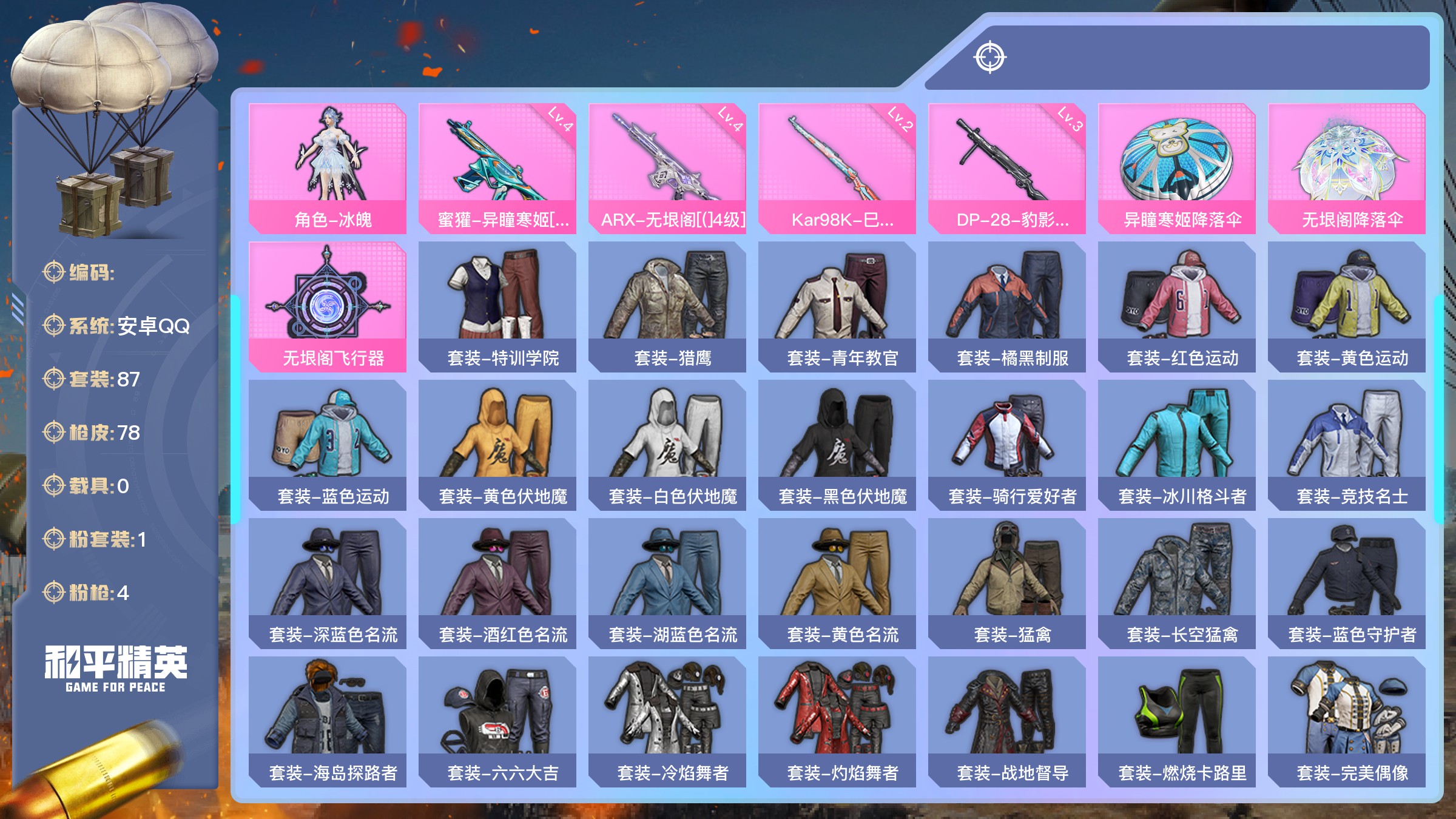Select the 套装-红色运动 outfit
1456x819 pixels.
pyautogui.click(x=1177, y=306)
